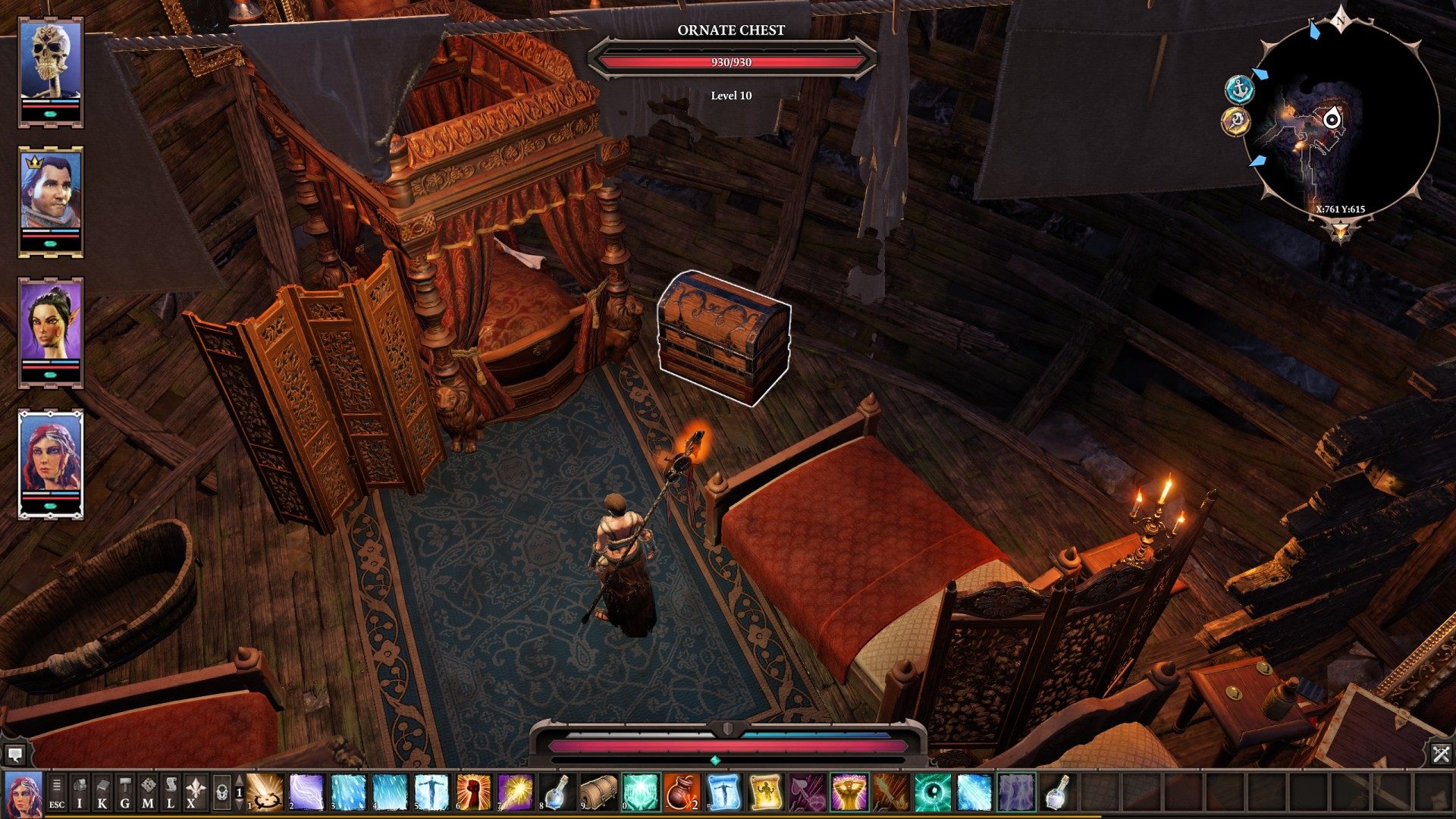Activate the lightning skill in slot 2
The height and width of the screenshot is (819, 1456).
pos(306,792)
